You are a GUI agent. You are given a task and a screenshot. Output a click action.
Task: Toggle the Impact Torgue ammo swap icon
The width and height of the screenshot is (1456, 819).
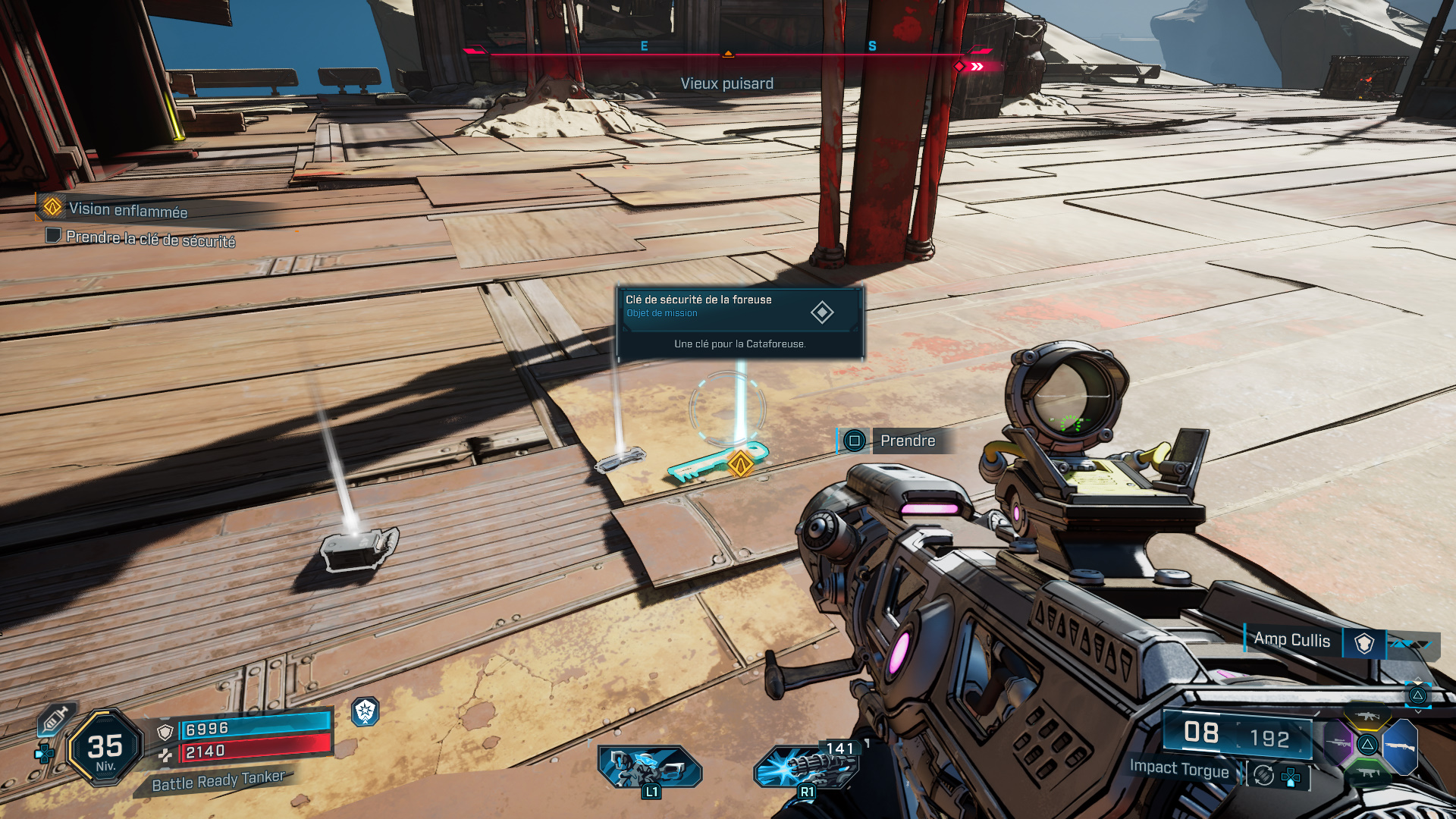point(1263,775)
